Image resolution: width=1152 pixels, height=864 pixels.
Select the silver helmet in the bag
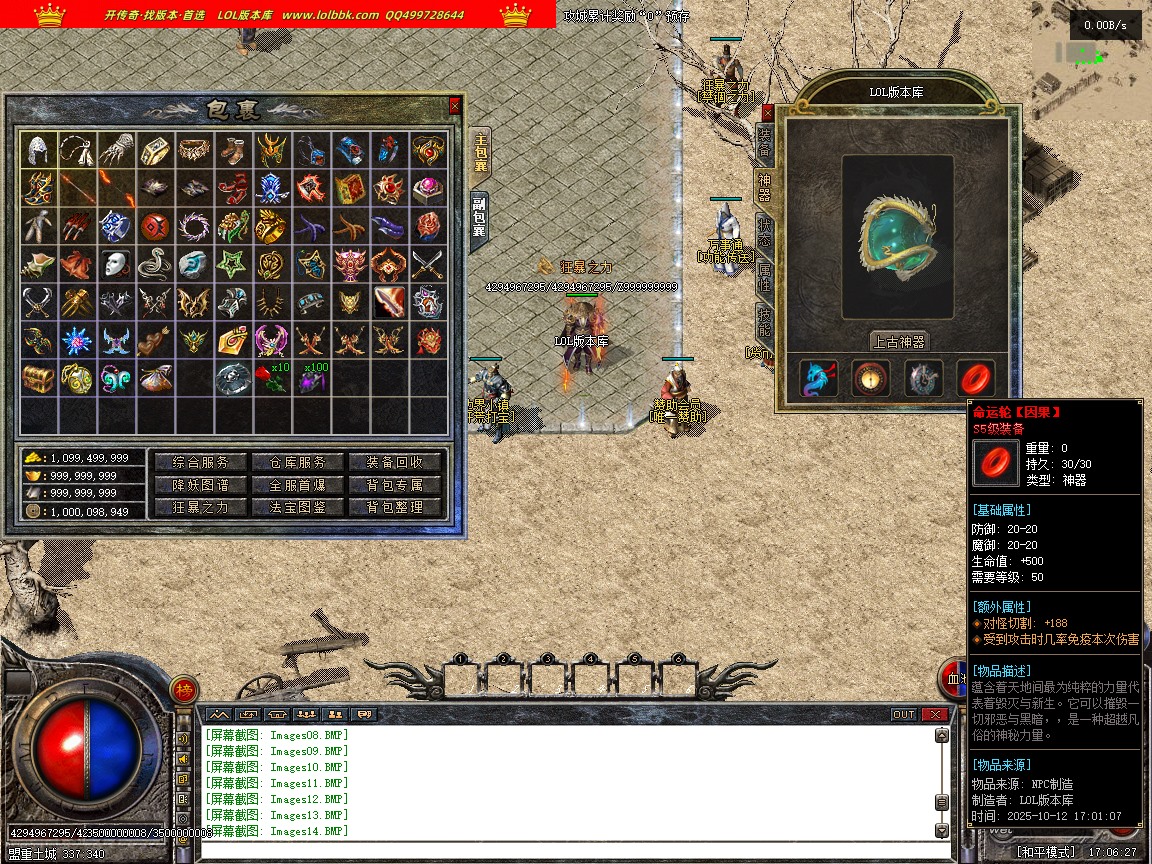coord(38,150)
